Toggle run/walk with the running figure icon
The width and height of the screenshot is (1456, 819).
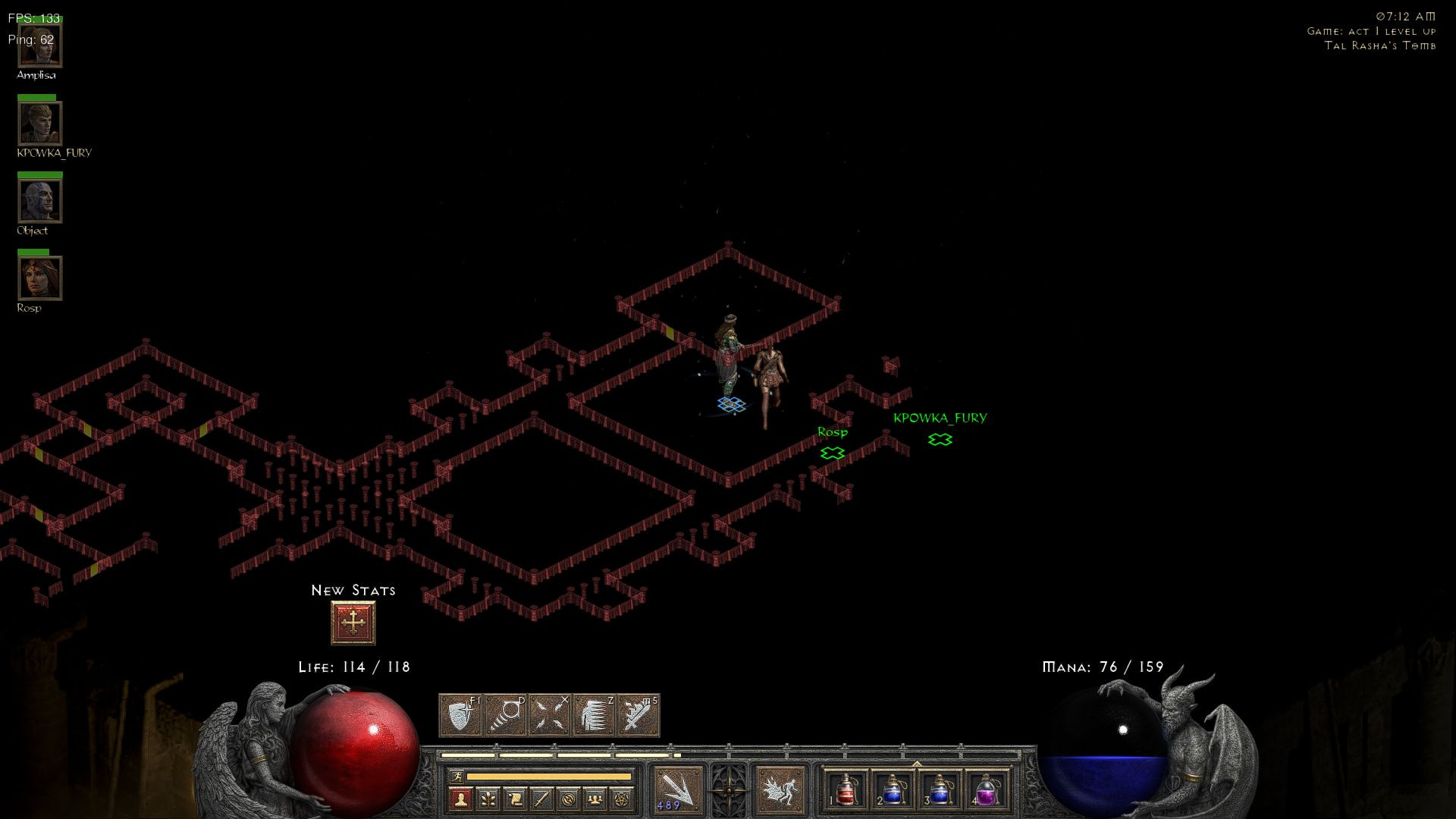[457, 777]
